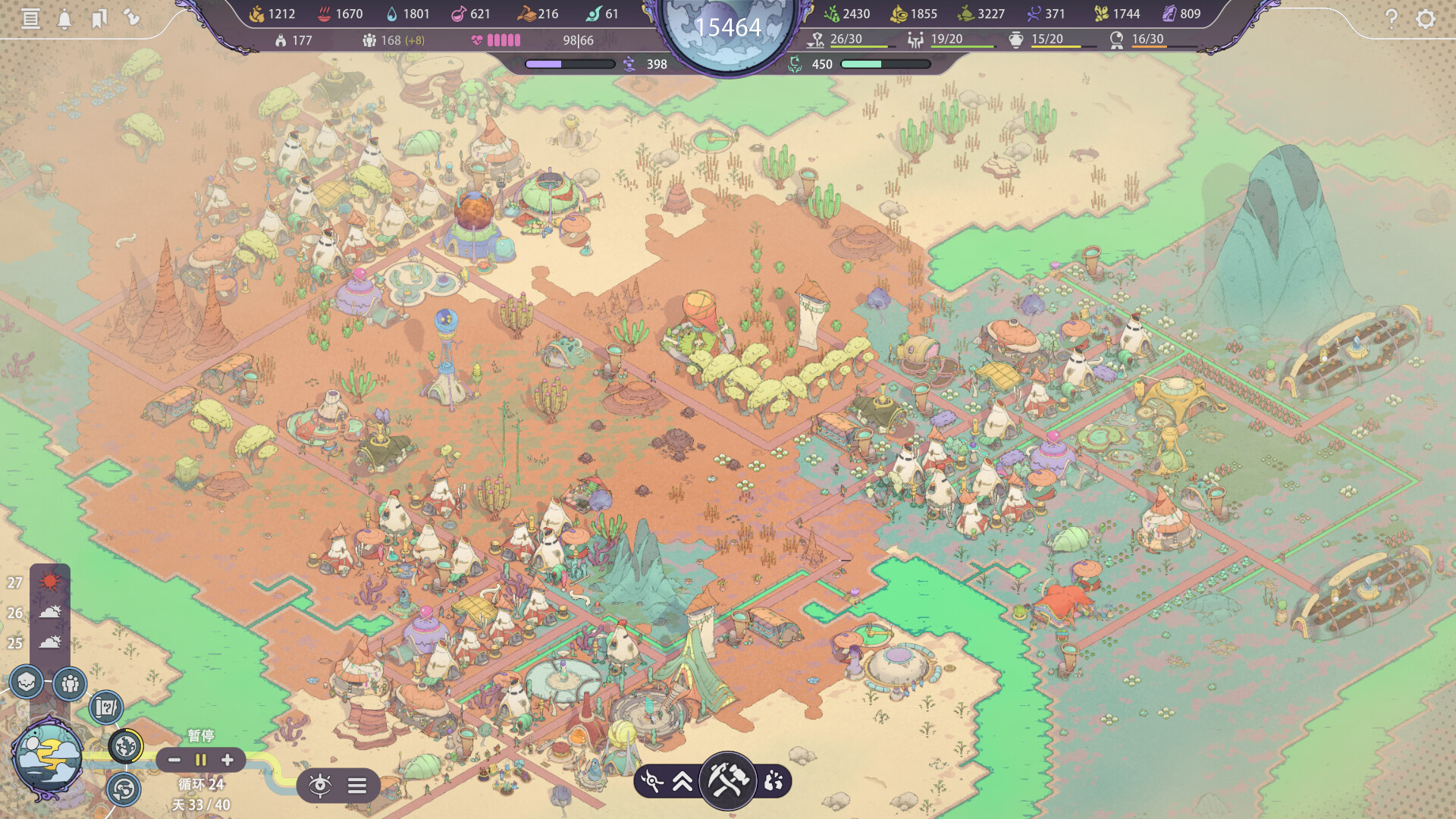
Task: Open the three-line list menu
Action: [x=357, y=786]
